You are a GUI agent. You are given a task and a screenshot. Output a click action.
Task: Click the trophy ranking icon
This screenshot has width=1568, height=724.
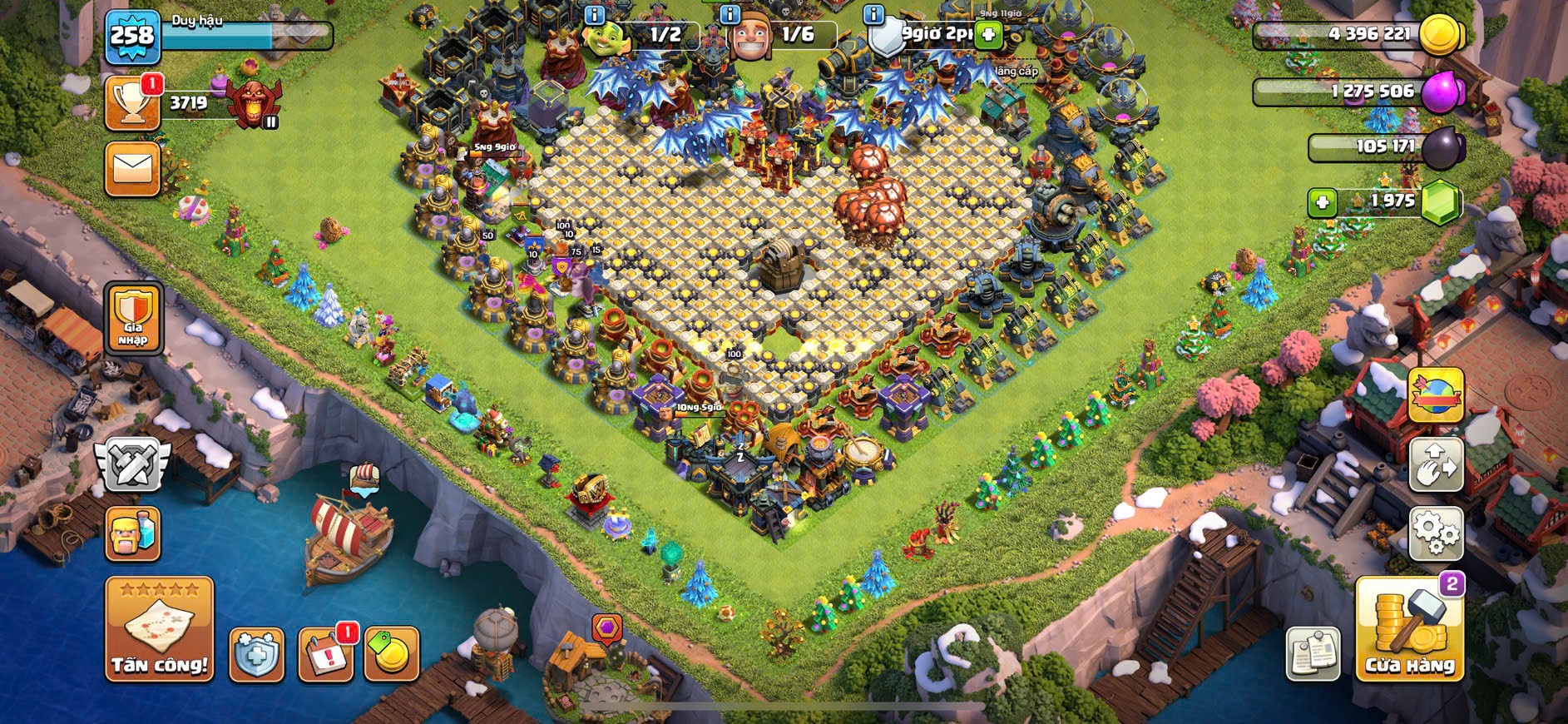[x=132, y=103]
